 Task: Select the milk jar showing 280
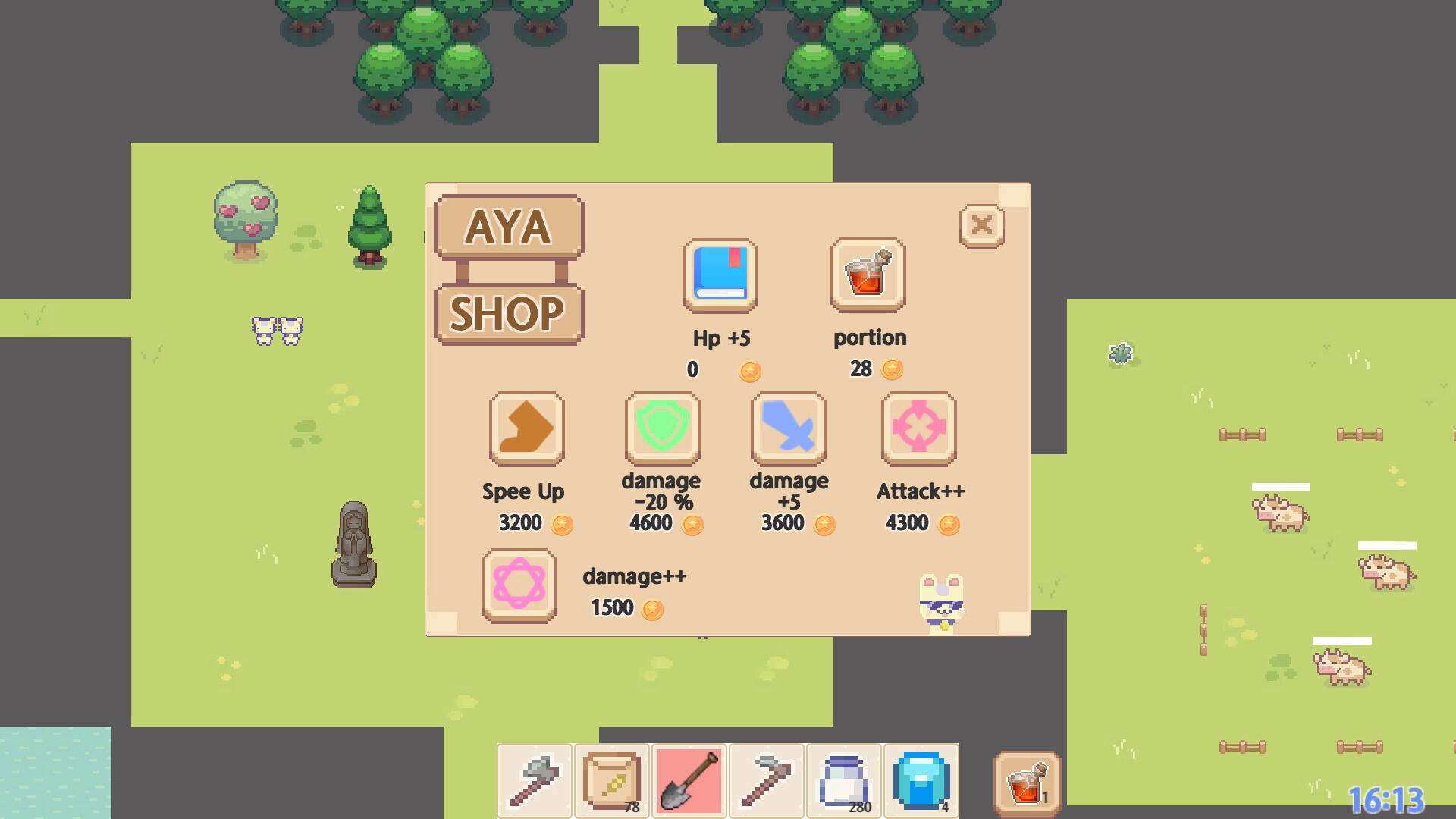point(843,780)
